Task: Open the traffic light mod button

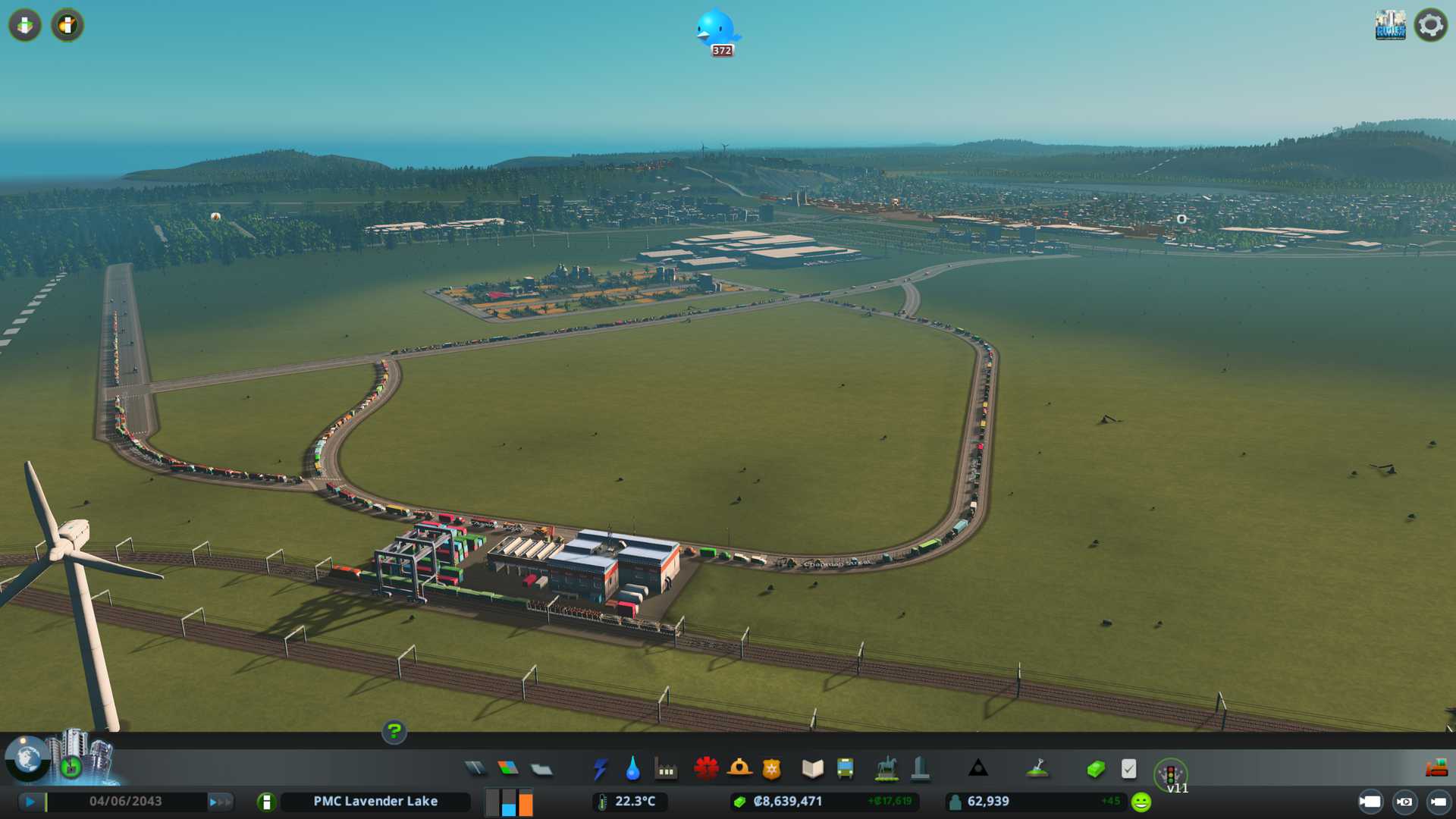Action: coord(1170,774)
